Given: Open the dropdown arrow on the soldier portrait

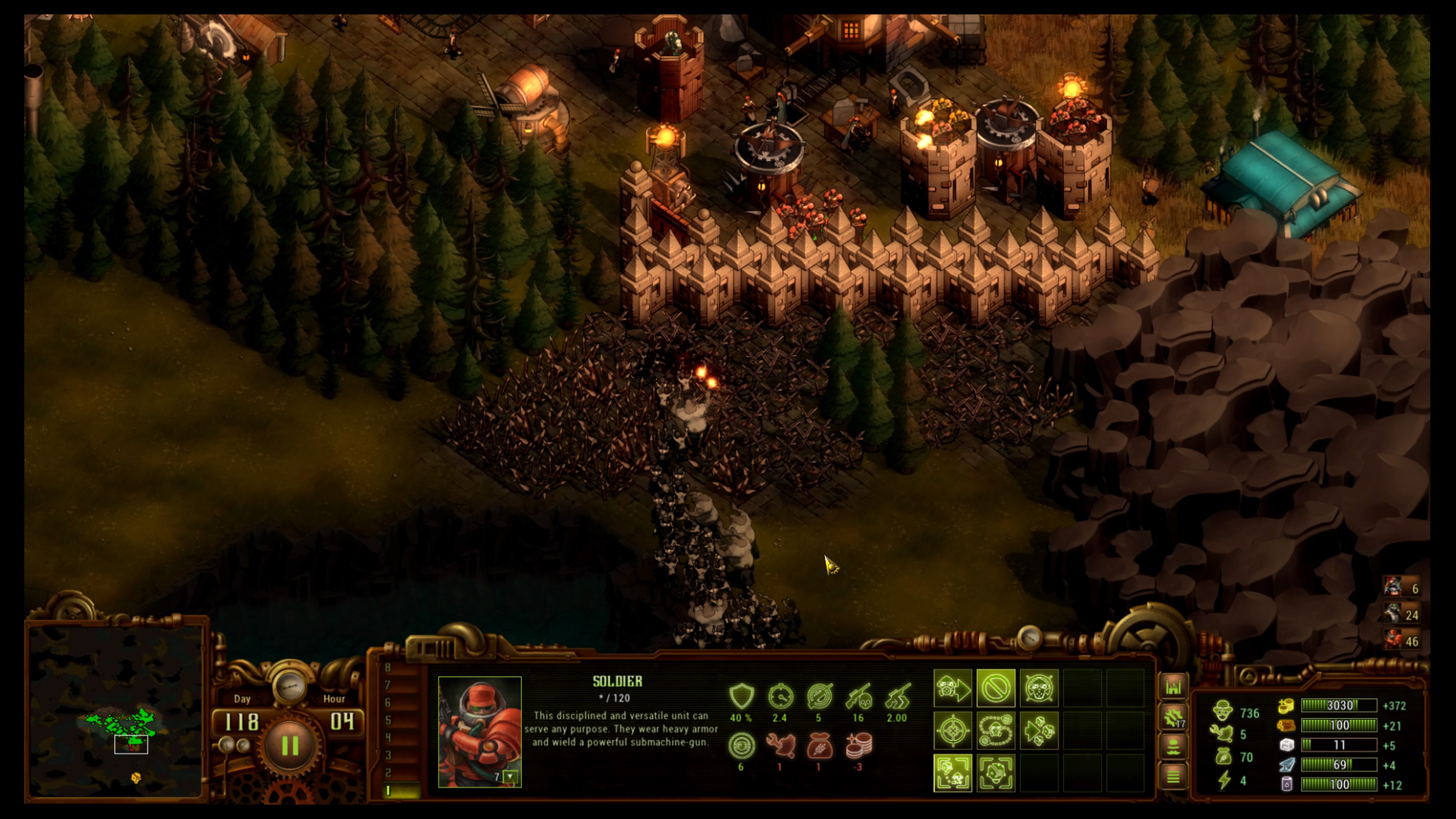Looking at the screenshot, I should tap(510, 777).
